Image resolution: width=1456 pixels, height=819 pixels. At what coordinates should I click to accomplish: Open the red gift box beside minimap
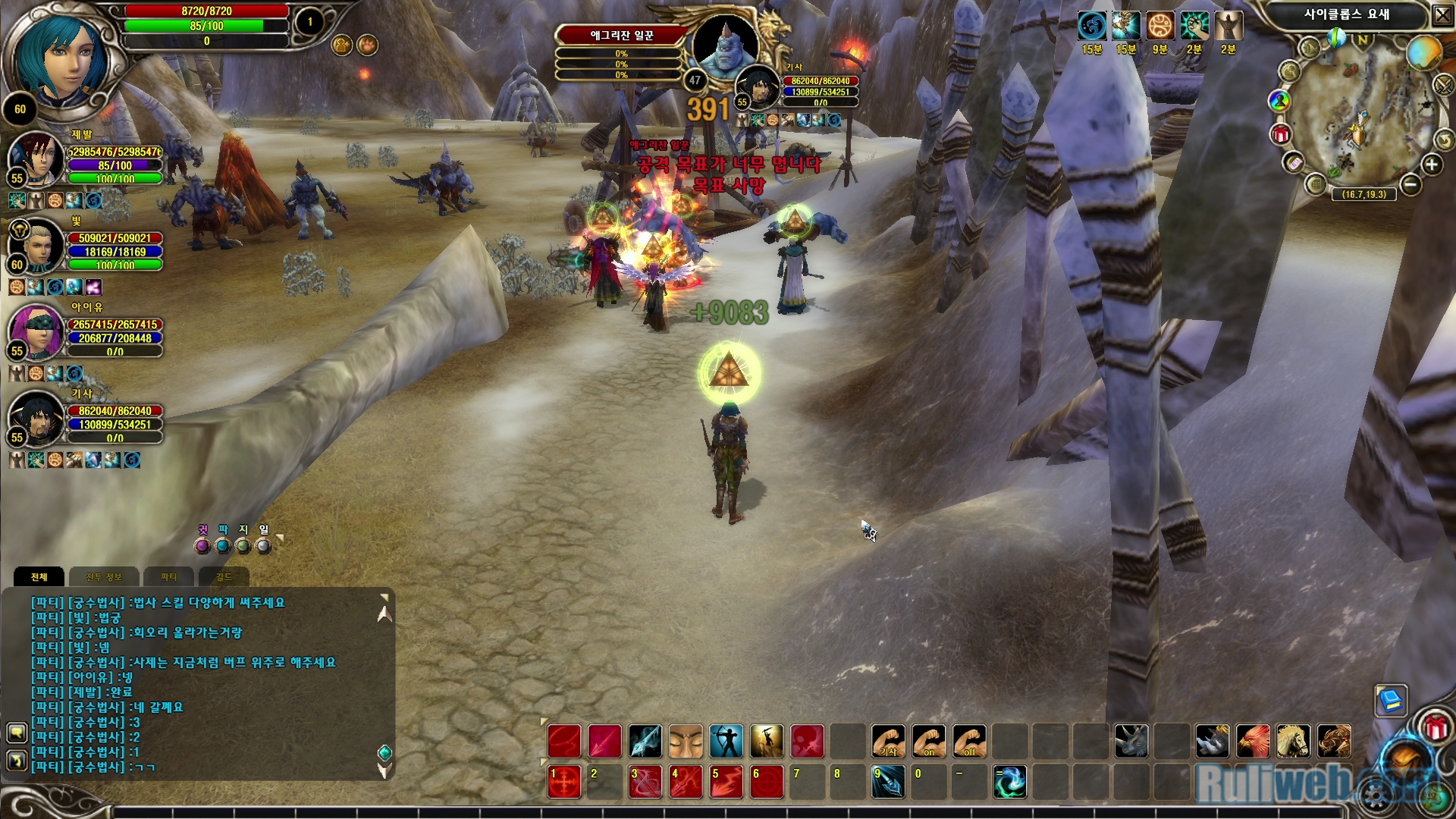tap(1281, 135)
